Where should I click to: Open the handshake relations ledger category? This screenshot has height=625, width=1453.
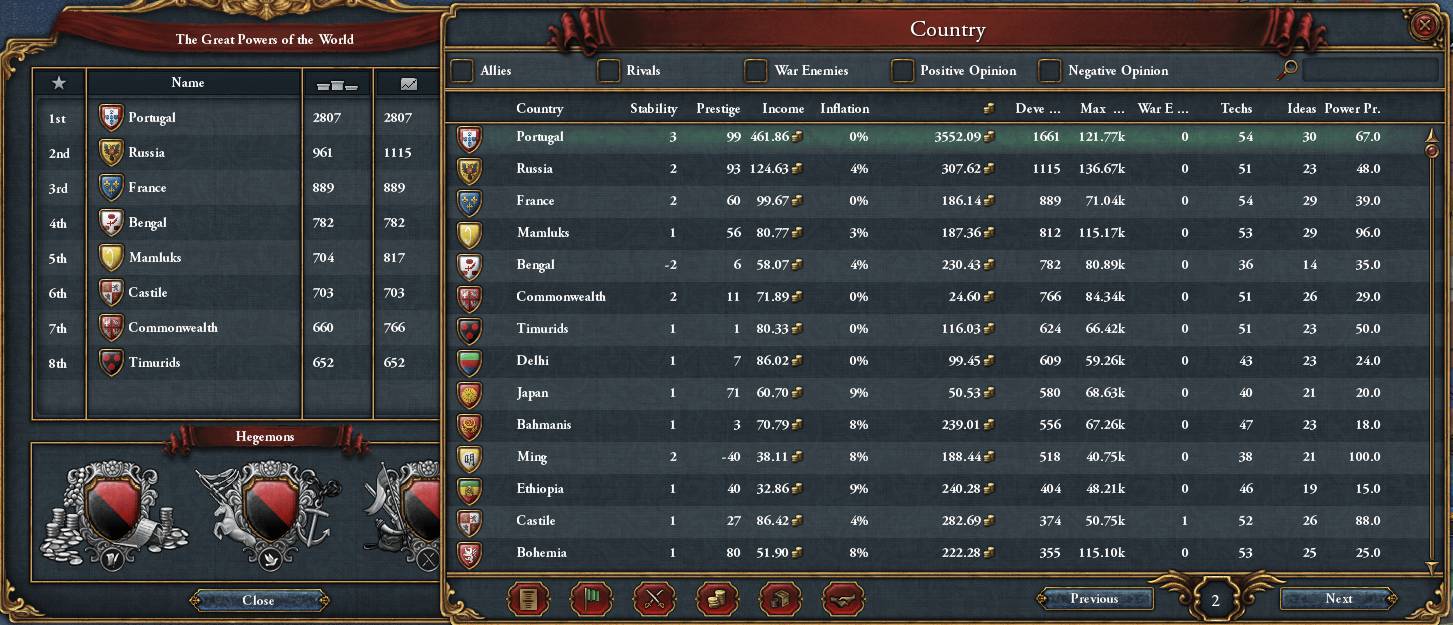[x=843, y=599]
